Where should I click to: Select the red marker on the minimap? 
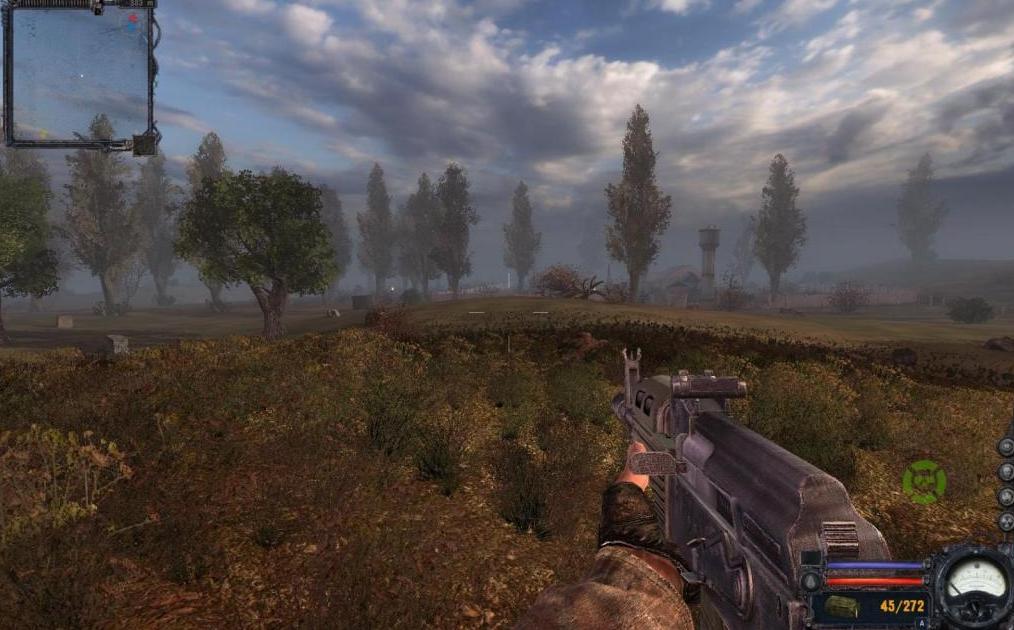pos(133,17)
